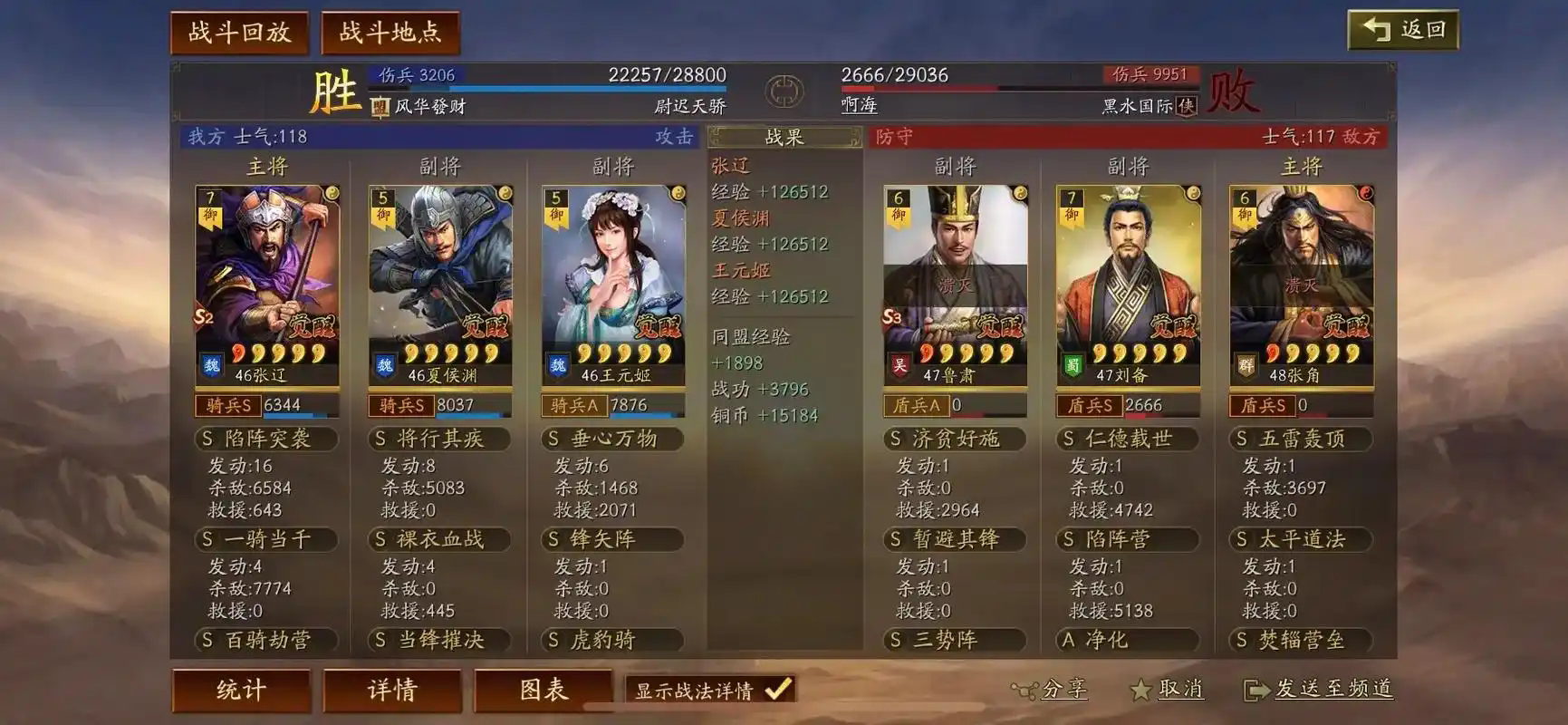Click the 蜀 faction badge on 刘备's card
The height and width of the screenshot is (725, 1568).
[1073, 367]
